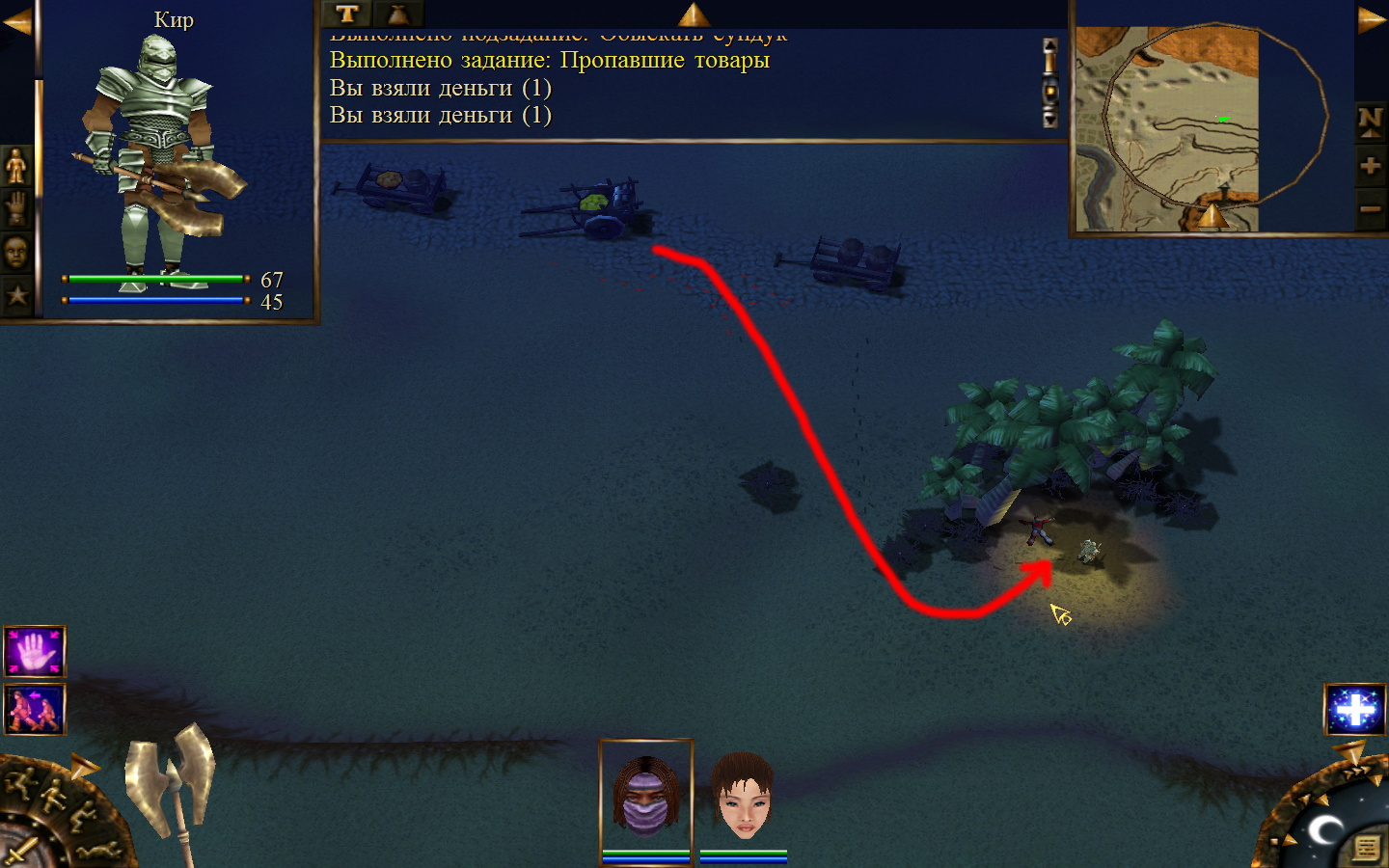Cast the purple hand spell

(35, 652)
